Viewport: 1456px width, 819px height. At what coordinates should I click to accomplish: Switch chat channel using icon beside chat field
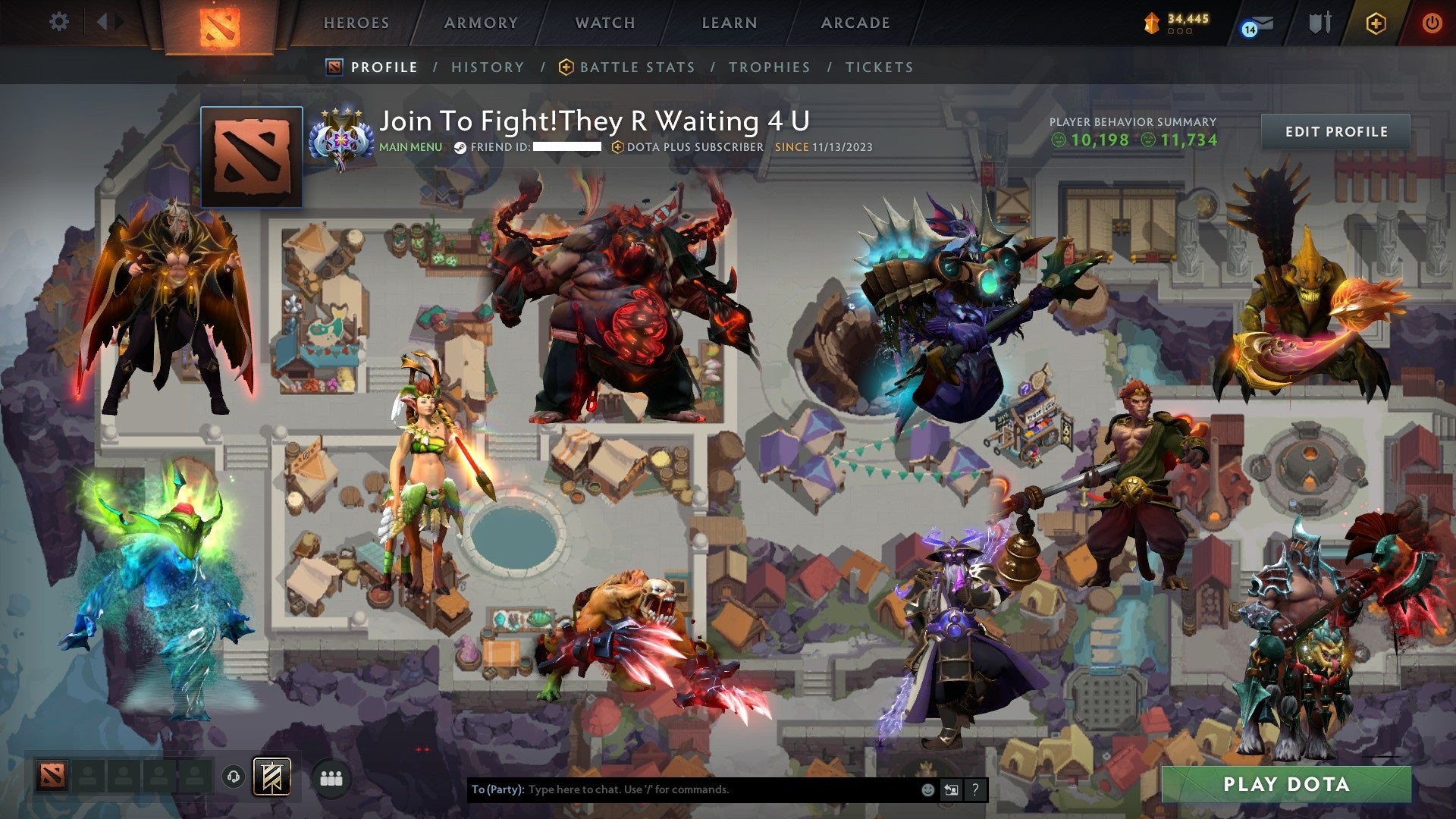point(950,789)
